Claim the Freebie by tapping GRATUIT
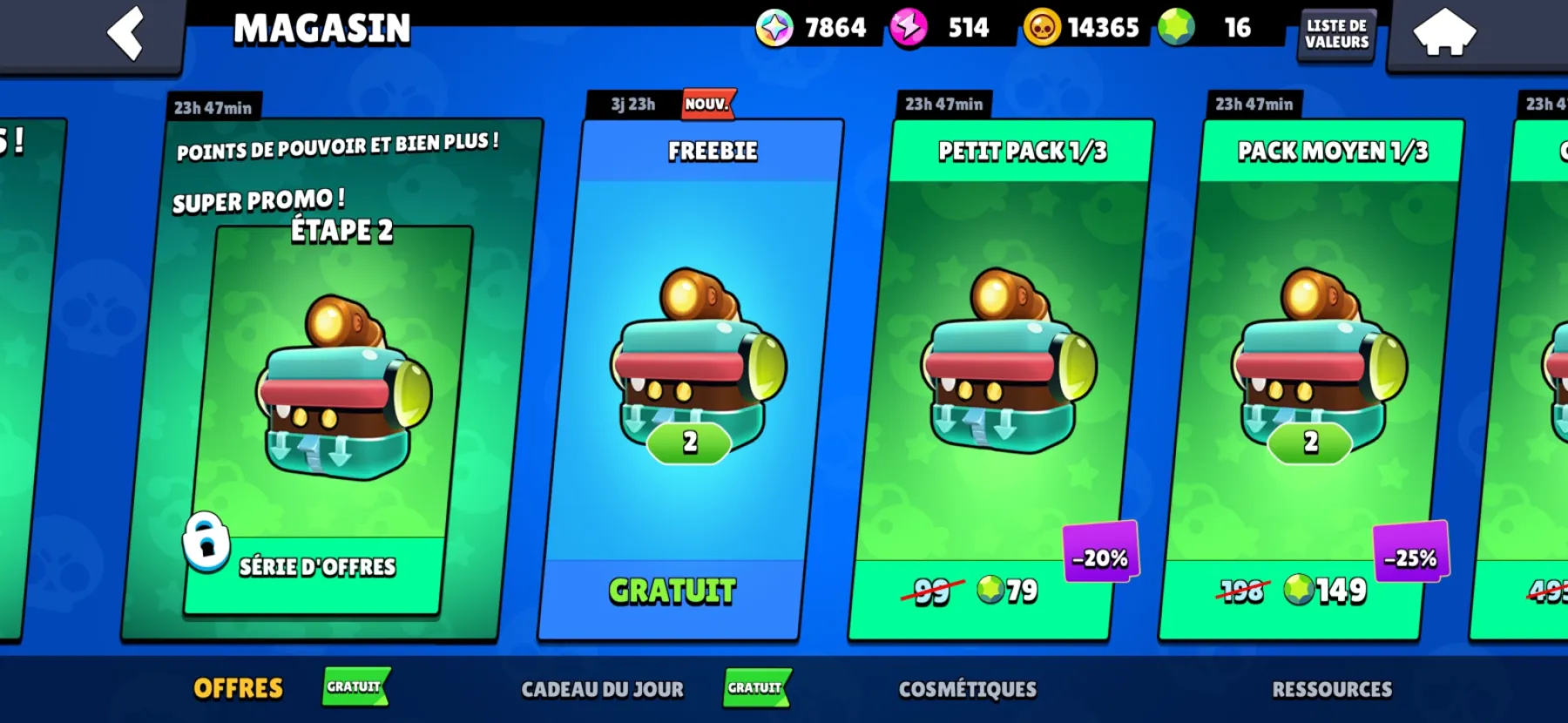This screenshot has width=1568, height=723. coord(671,591)
